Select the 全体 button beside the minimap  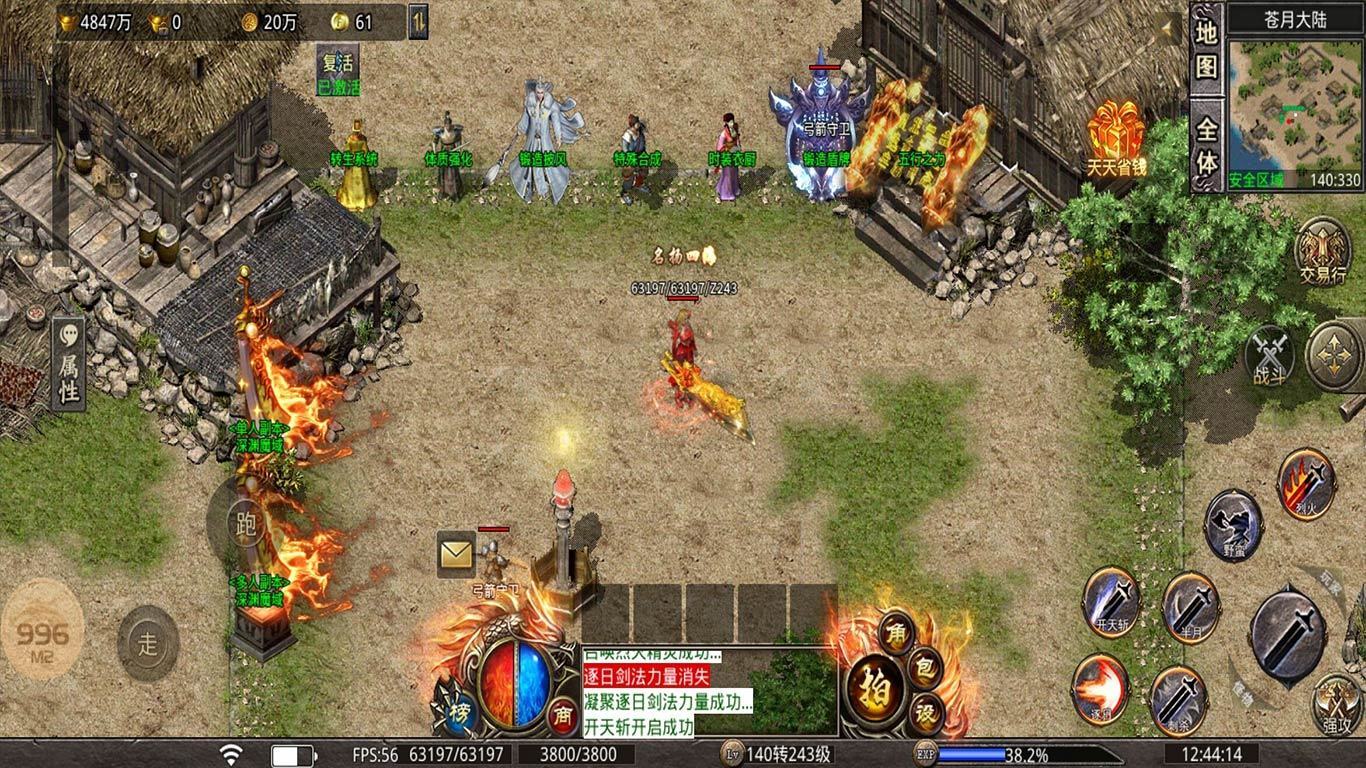click(1207, 146)
